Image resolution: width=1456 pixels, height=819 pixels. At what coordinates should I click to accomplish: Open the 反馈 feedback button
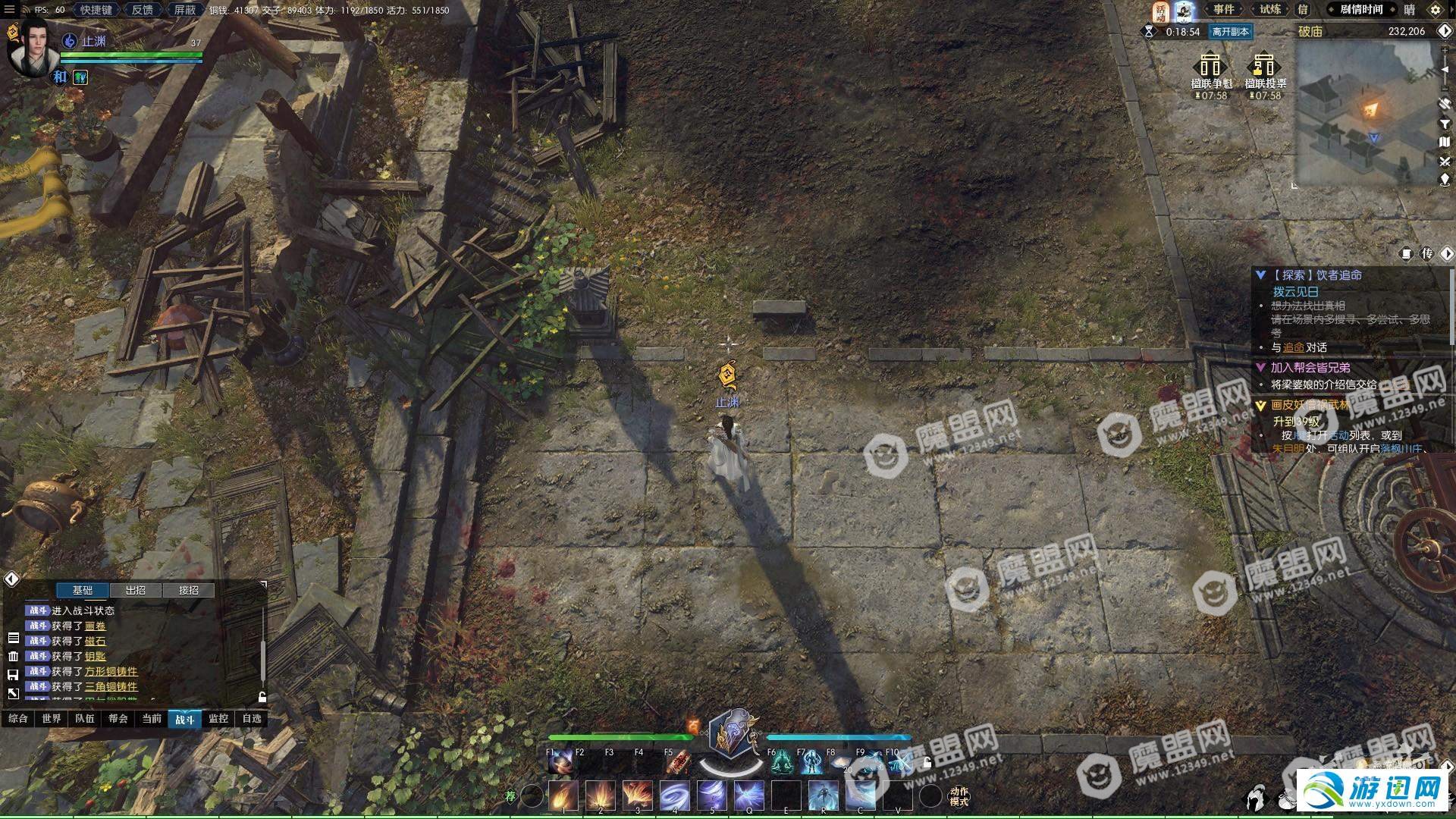142,10
